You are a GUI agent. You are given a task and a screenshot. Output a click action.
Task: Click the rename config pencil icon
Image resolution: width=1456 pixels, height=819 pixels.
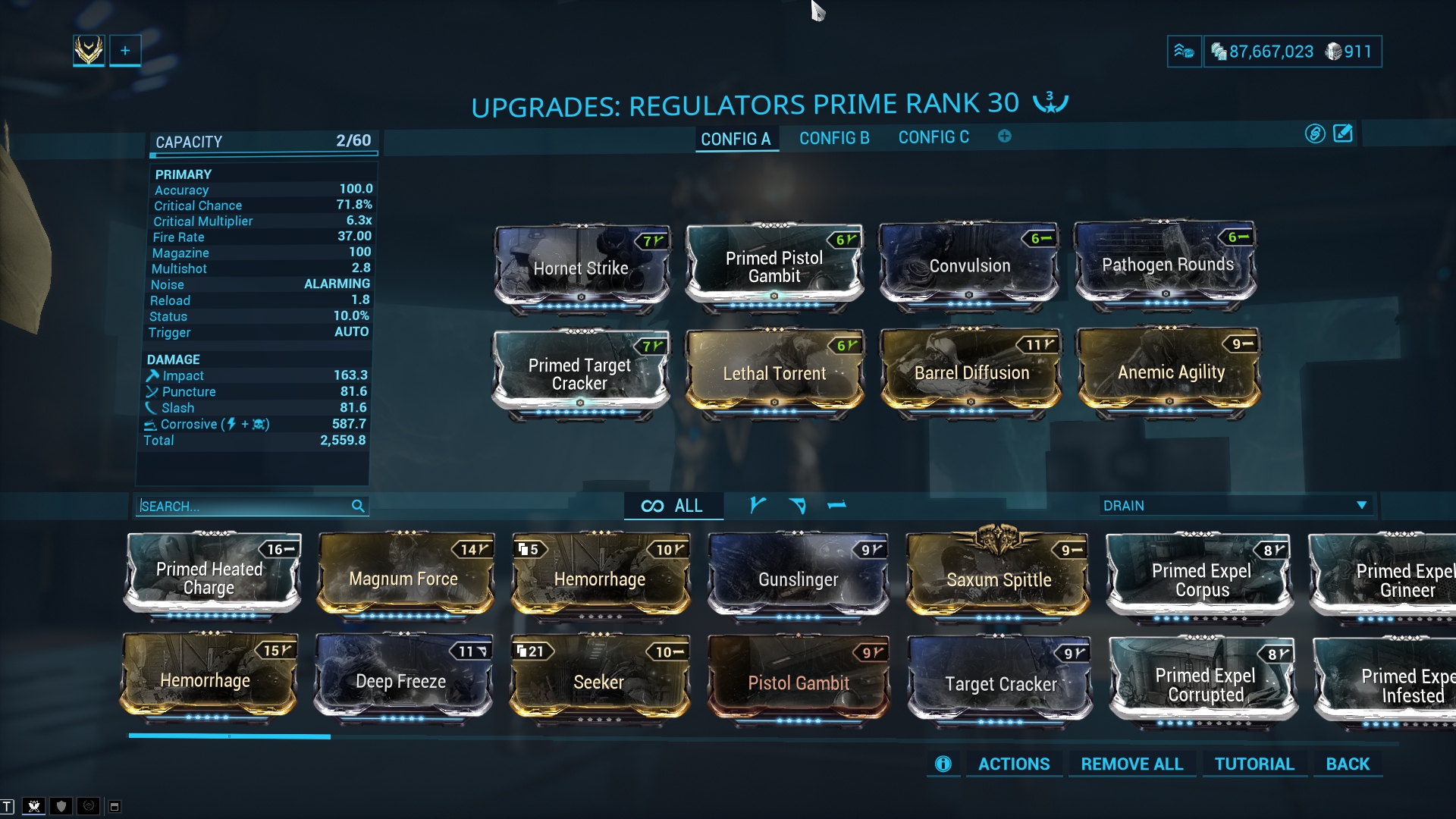tap(1343, 133)
